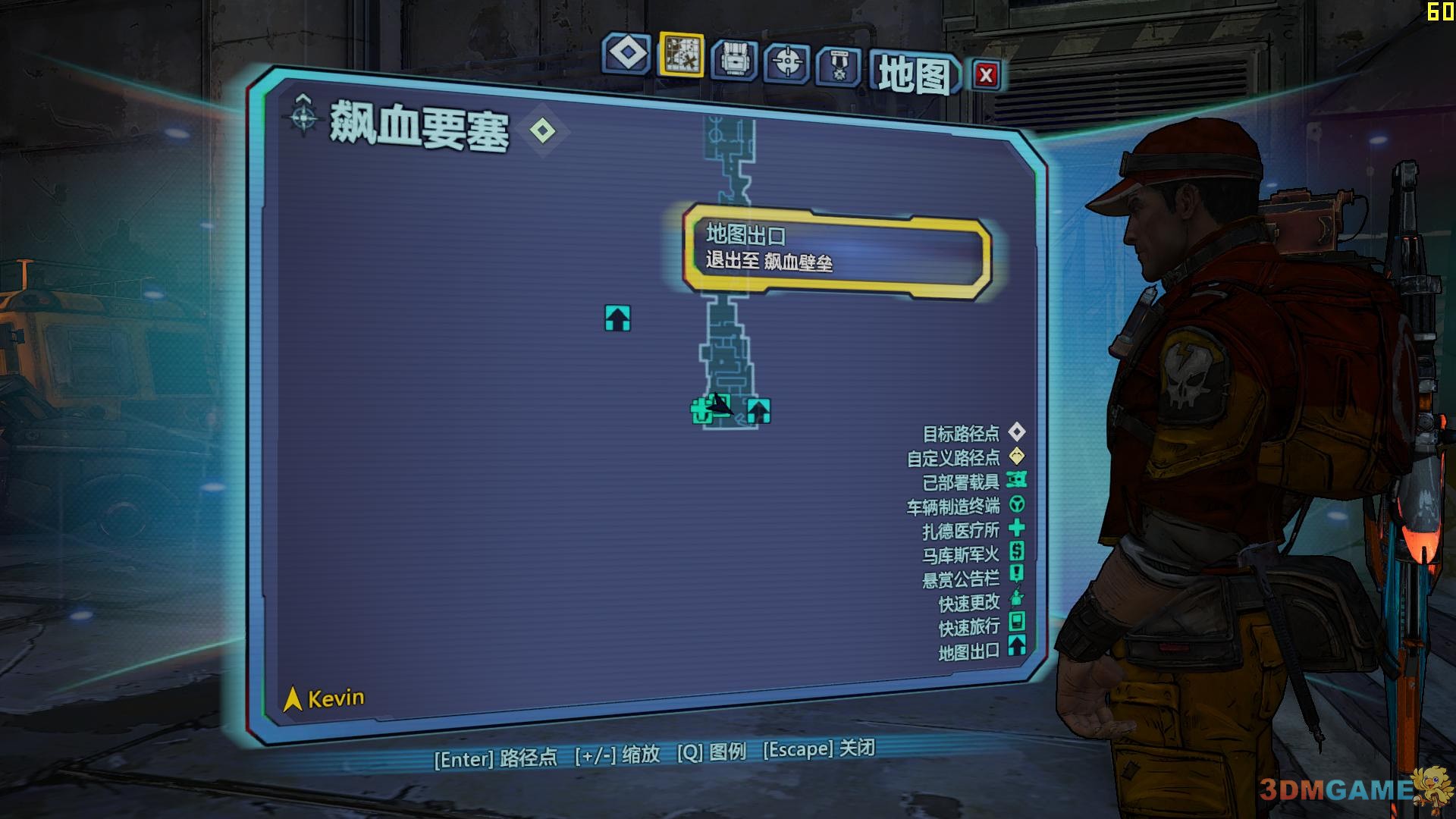Click the 已部署载具 vehicle icon
Image resolution: width=1456 pixels, height=819 pixels.
click(x=1018, y=479)
